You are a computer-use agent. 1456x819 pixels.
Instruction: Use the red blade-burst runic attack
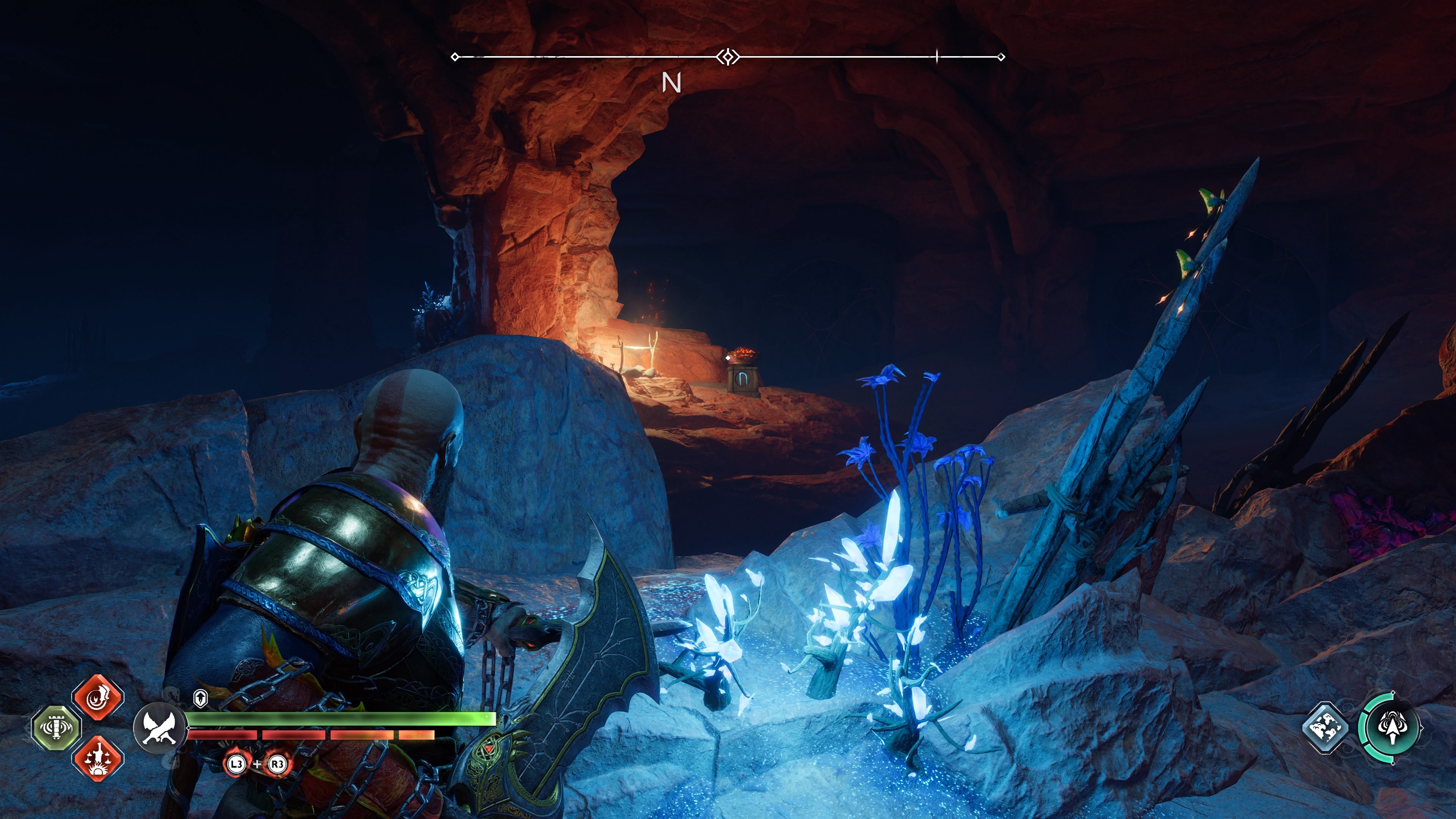[x=98, y=758]
